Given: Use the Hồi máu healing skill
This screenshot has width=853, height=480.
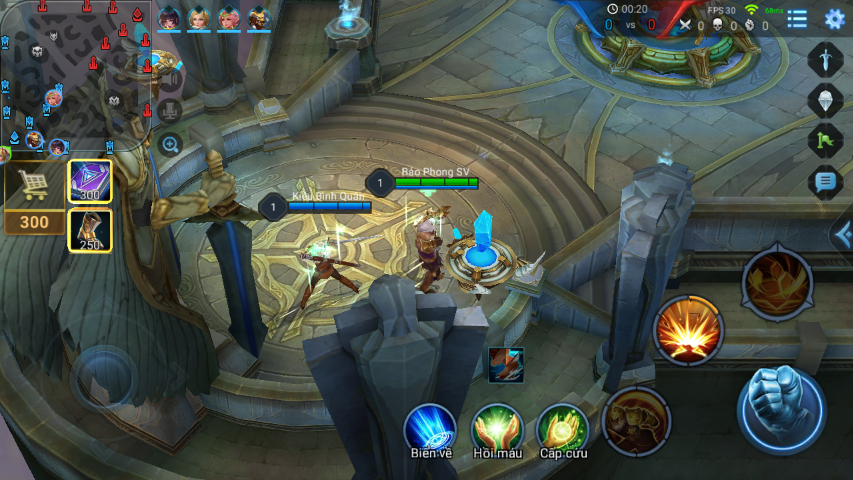Looking at the screenshot, I should [x=497, y=430].
